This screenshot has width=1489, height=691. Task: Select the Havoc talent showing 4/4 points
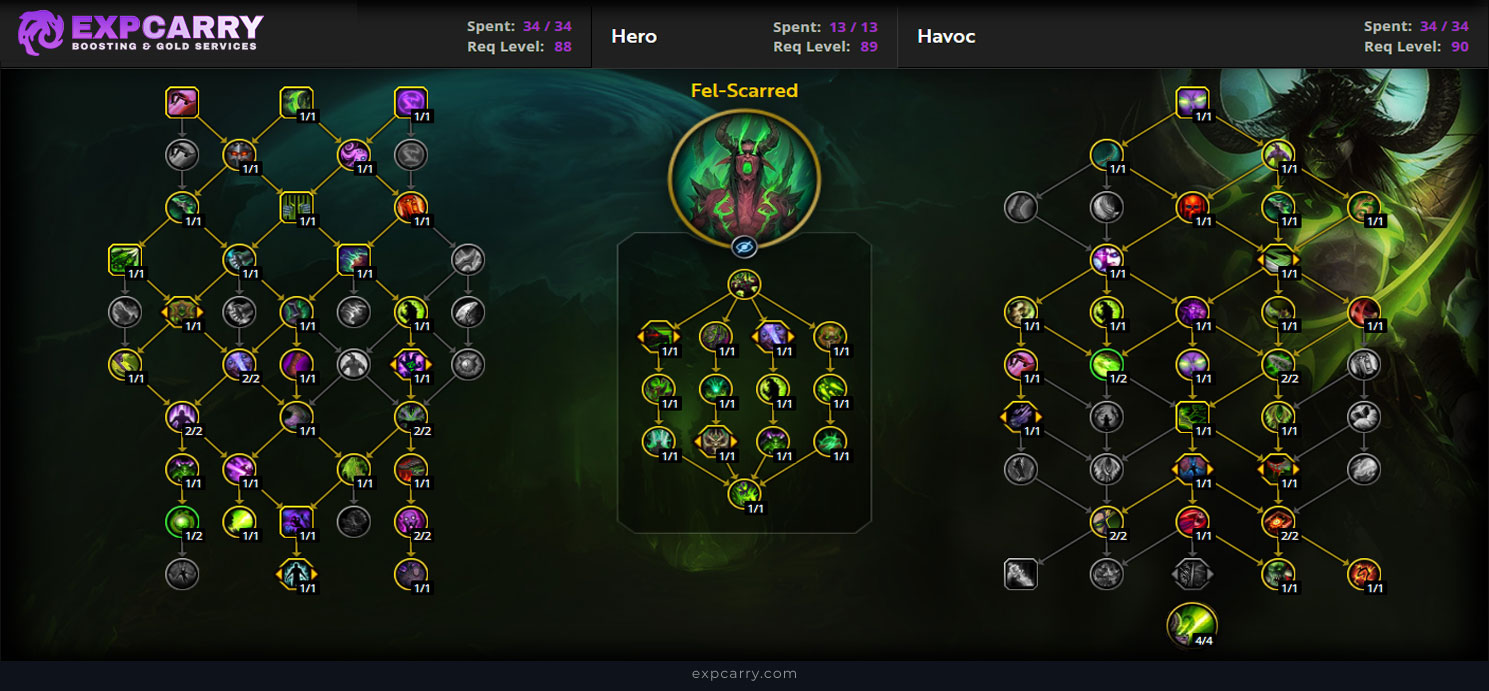[x=1192, y=624]
